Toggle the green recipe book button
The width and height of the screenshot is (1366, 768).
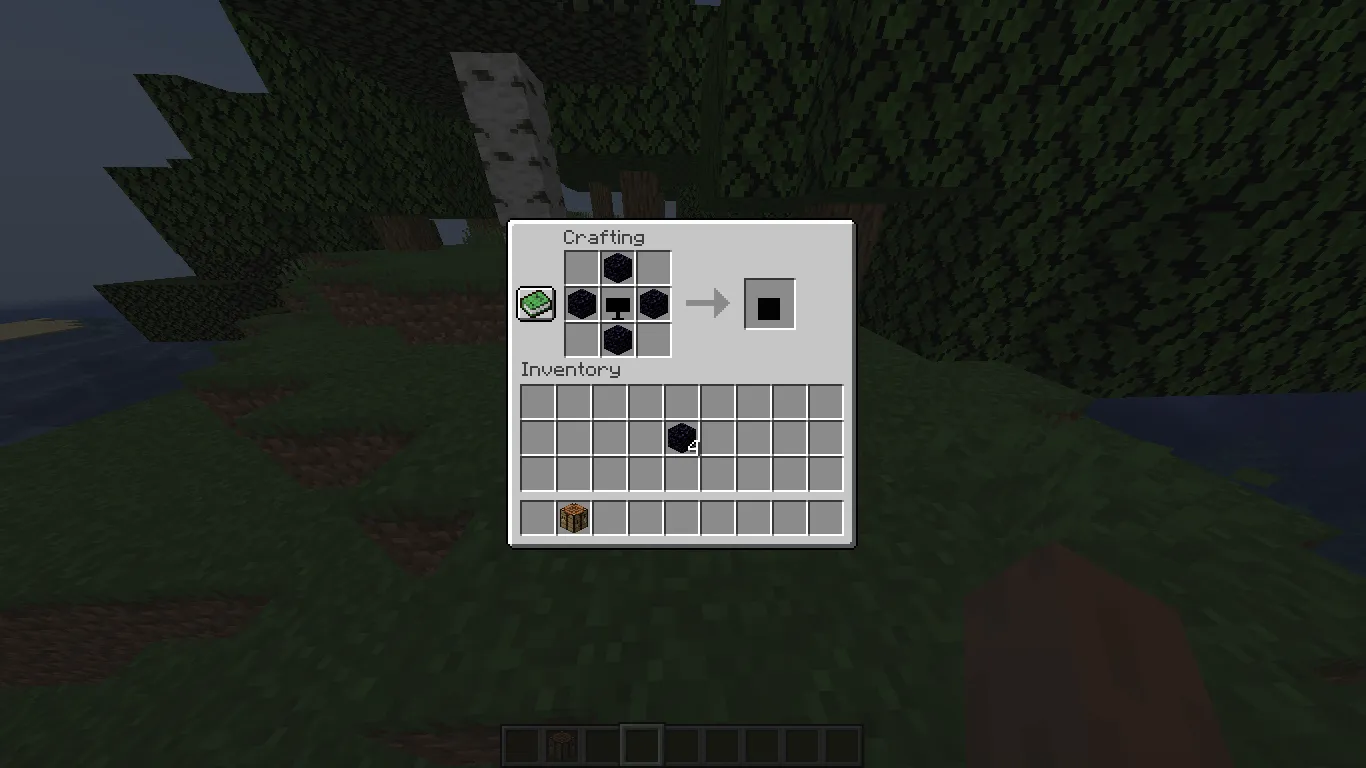(534, 303)
